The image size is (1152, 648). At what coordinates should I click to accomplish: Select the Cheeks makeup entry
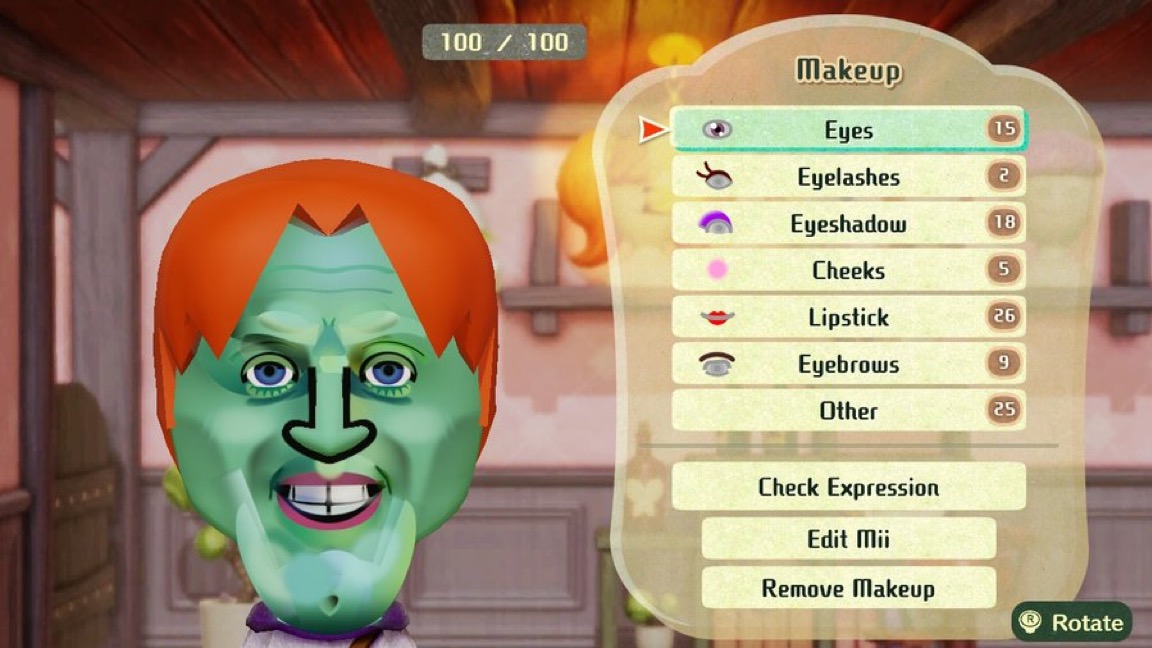click(848, 270)
